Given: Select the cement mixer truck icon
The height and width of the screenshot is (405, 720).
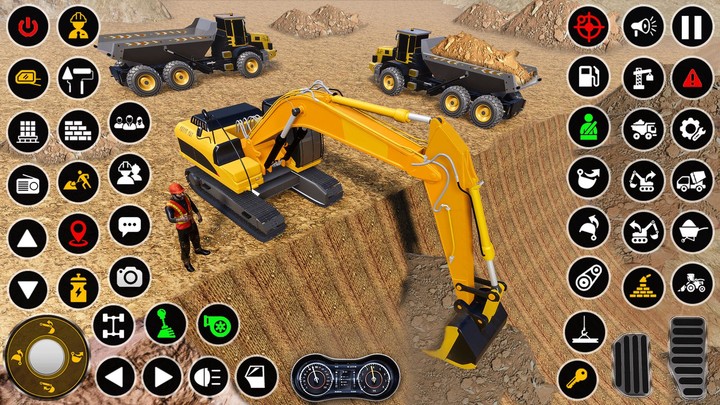Looking at the screenshot, I should 692,180.
